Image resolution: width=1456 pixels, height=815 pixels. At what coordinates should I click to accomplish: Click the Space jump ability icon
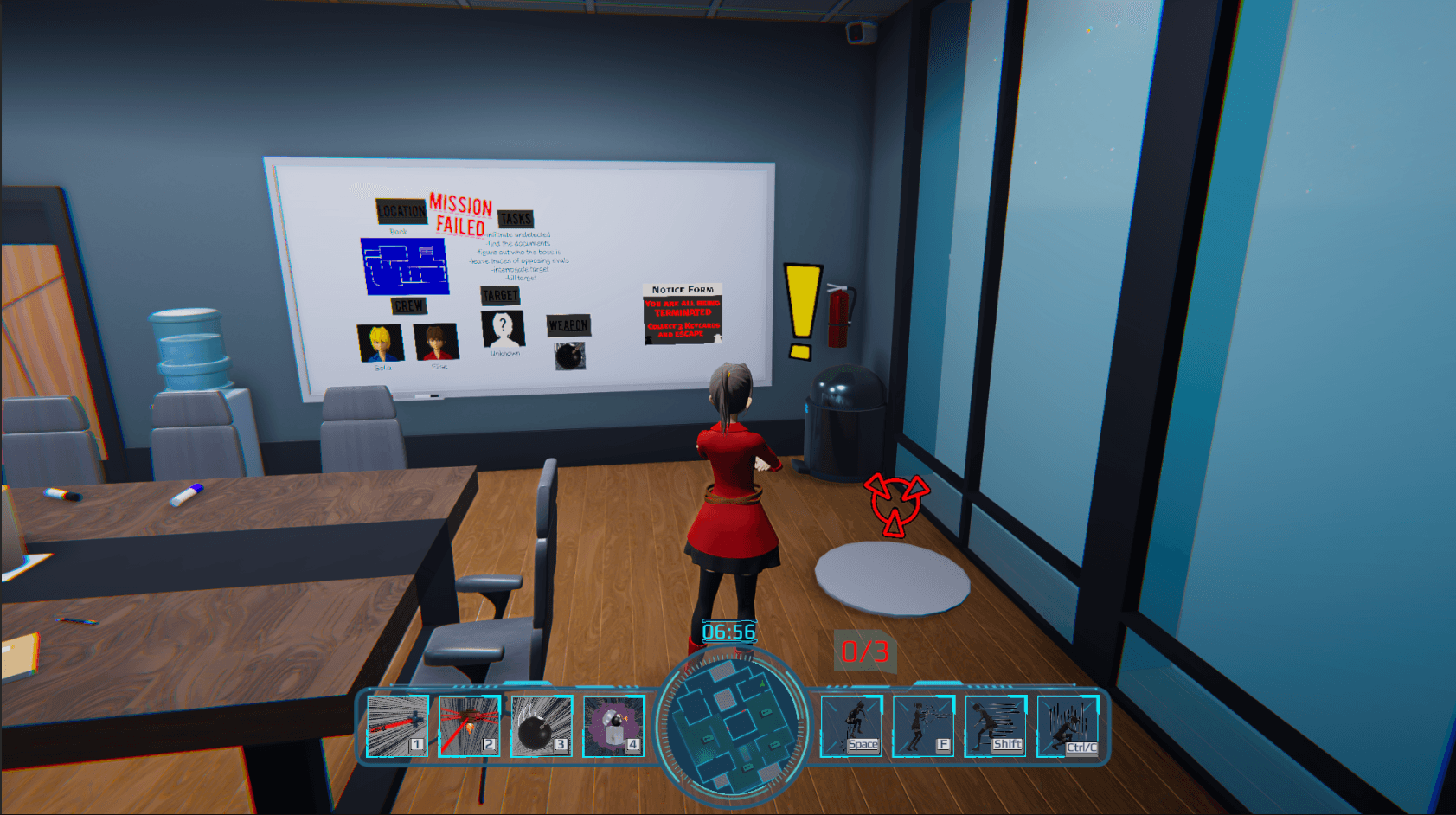point(852,723)
